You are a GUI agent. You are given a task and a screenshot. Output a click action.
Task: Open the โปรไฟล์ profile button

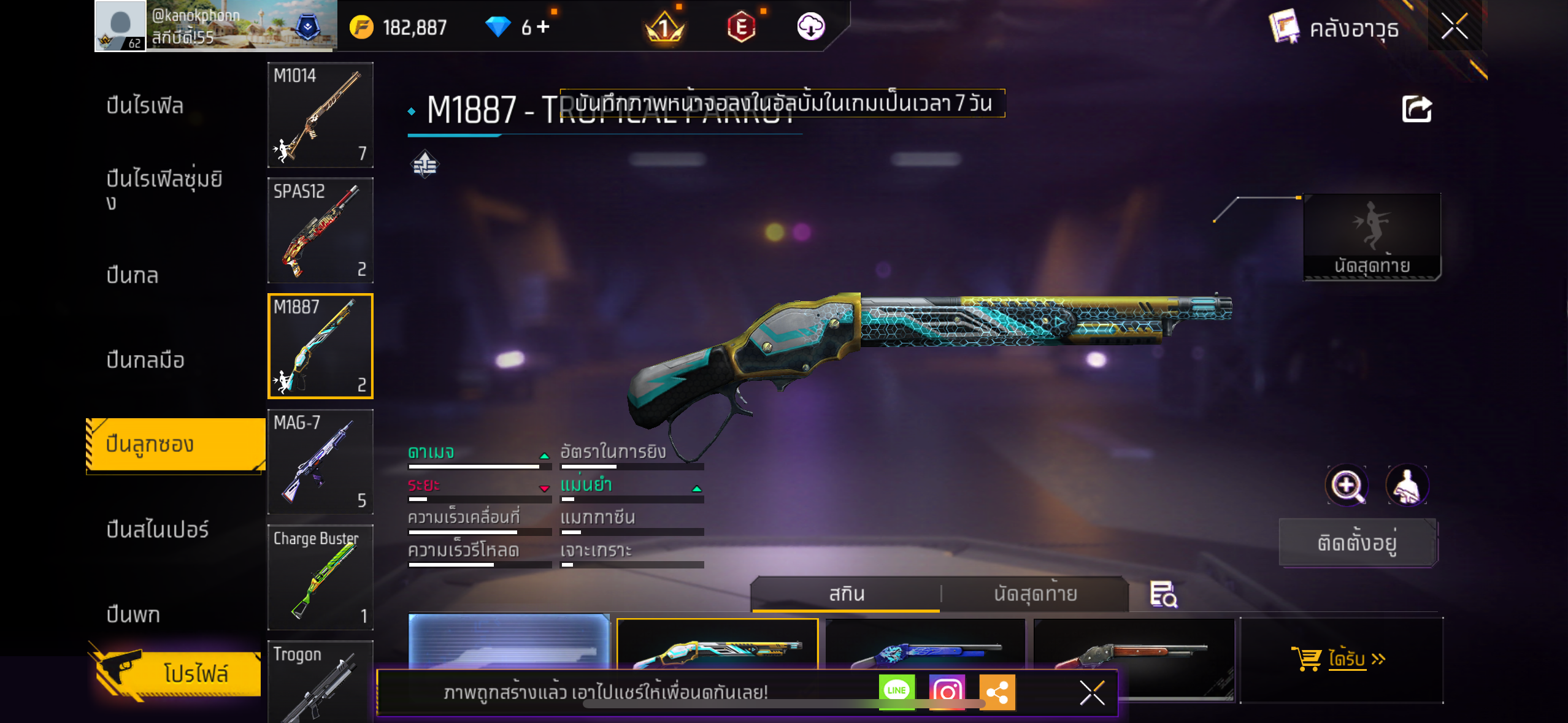pos(178,673)
